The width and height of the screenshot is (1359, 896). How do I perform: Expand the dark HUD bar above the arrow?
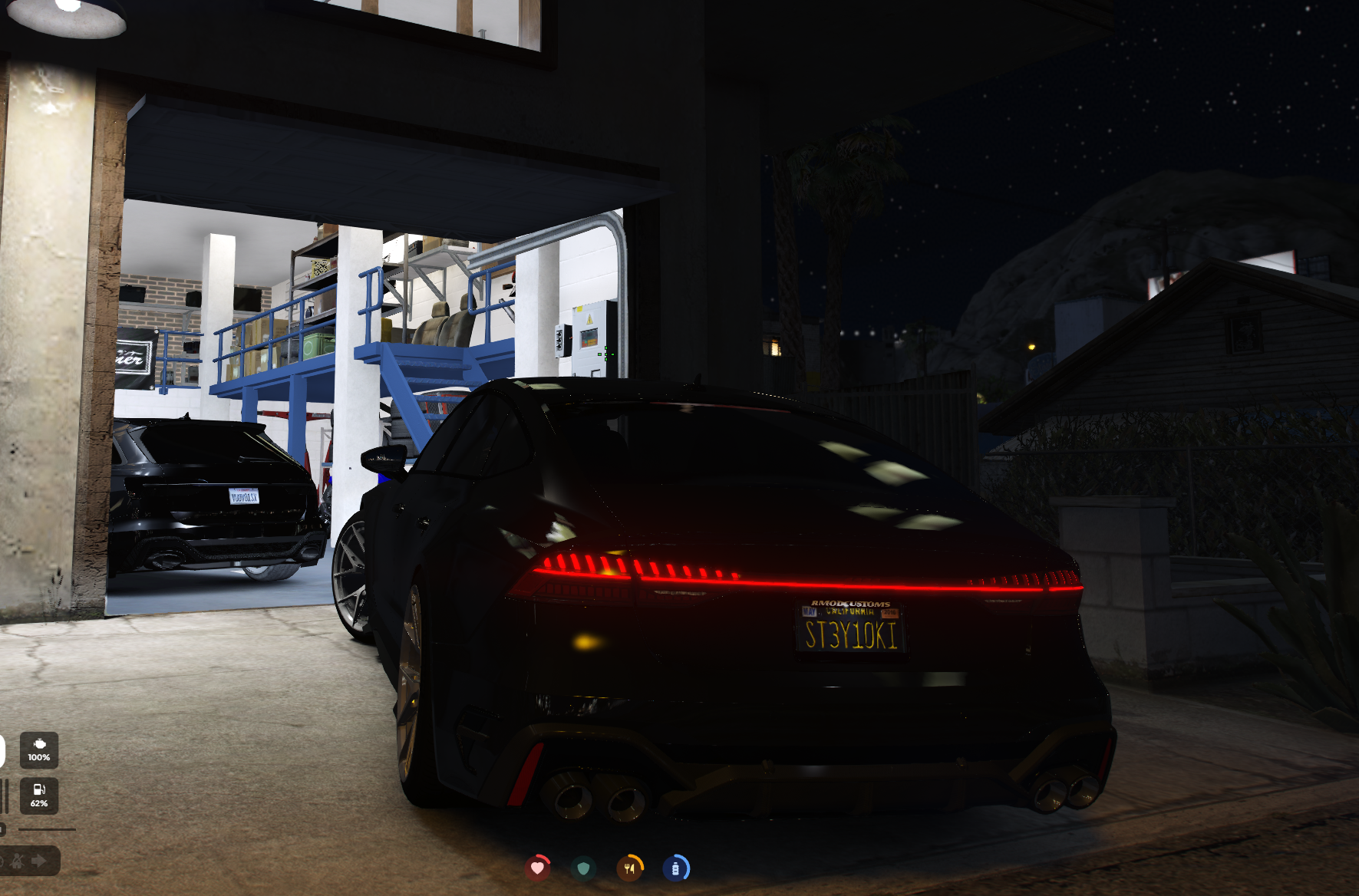click(46, 829)
